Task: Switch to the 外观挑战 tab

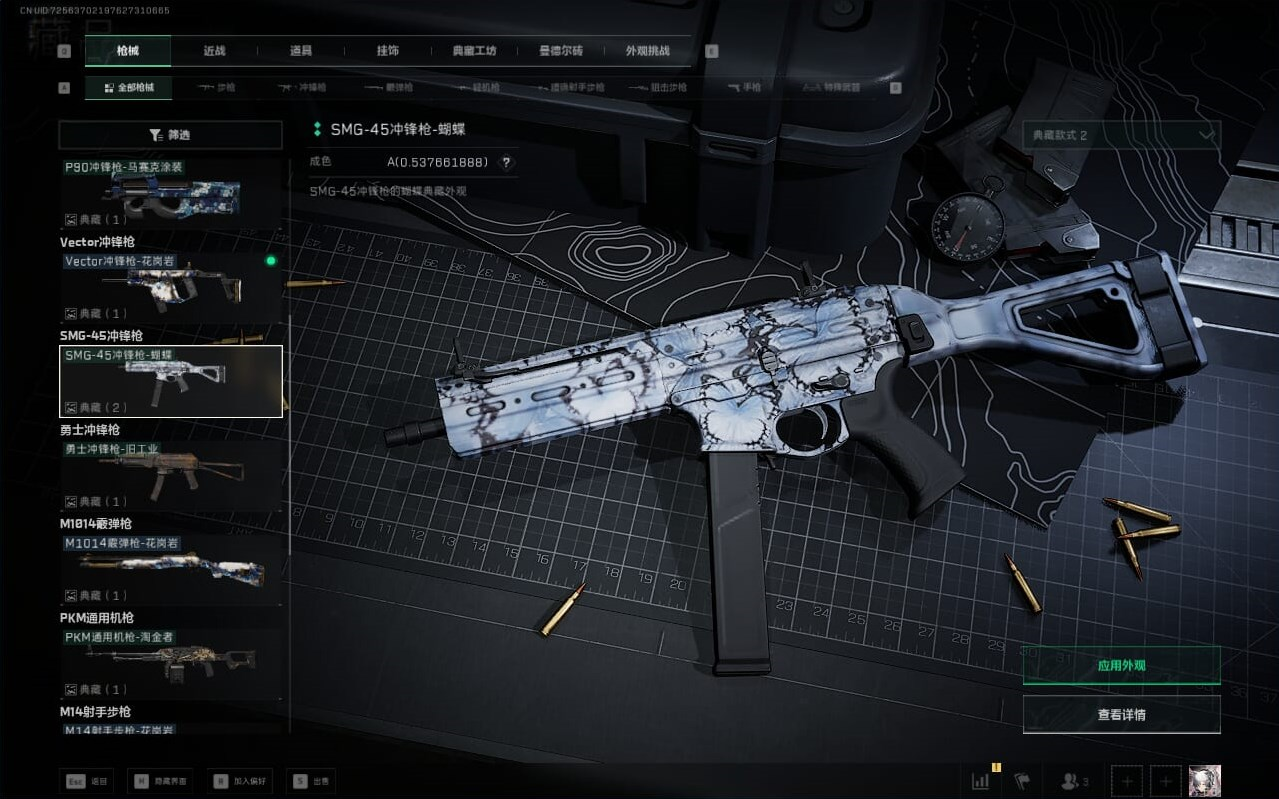Action: [x=647, y=51]
